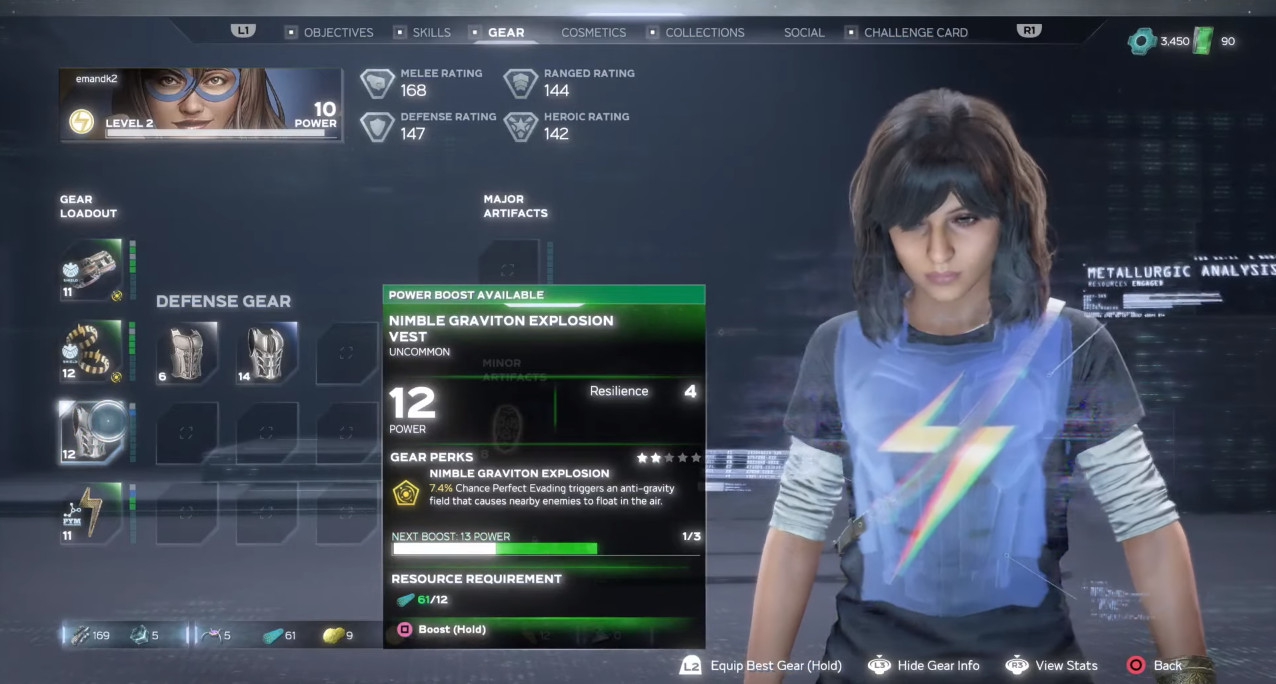The width and height of the screenshot is (1276, 684).
Task: Pick the power 14 defense vest
Action: click(x=267, y=353)
